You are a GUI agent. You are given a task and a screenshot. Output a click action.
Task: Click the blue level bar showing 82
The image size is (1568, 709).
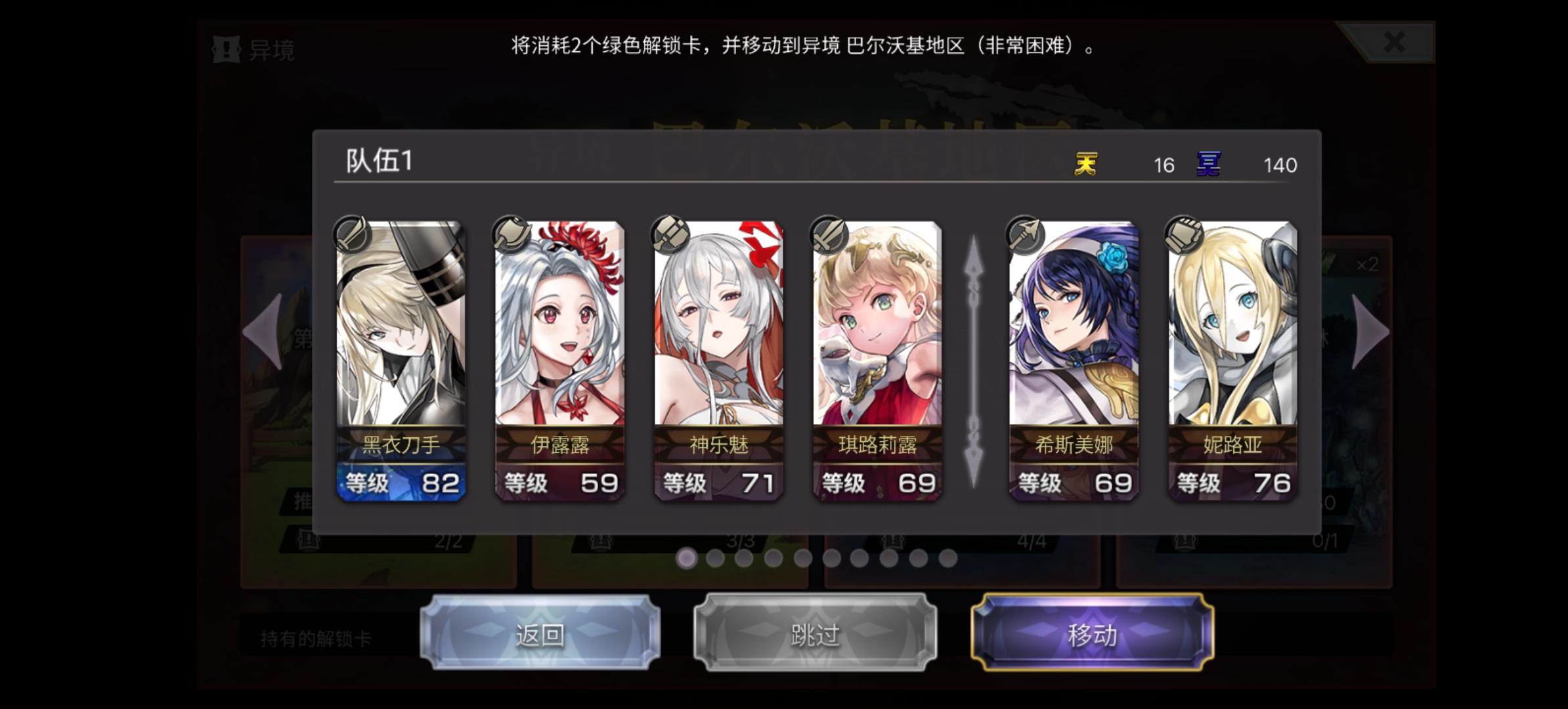(399, 484)
